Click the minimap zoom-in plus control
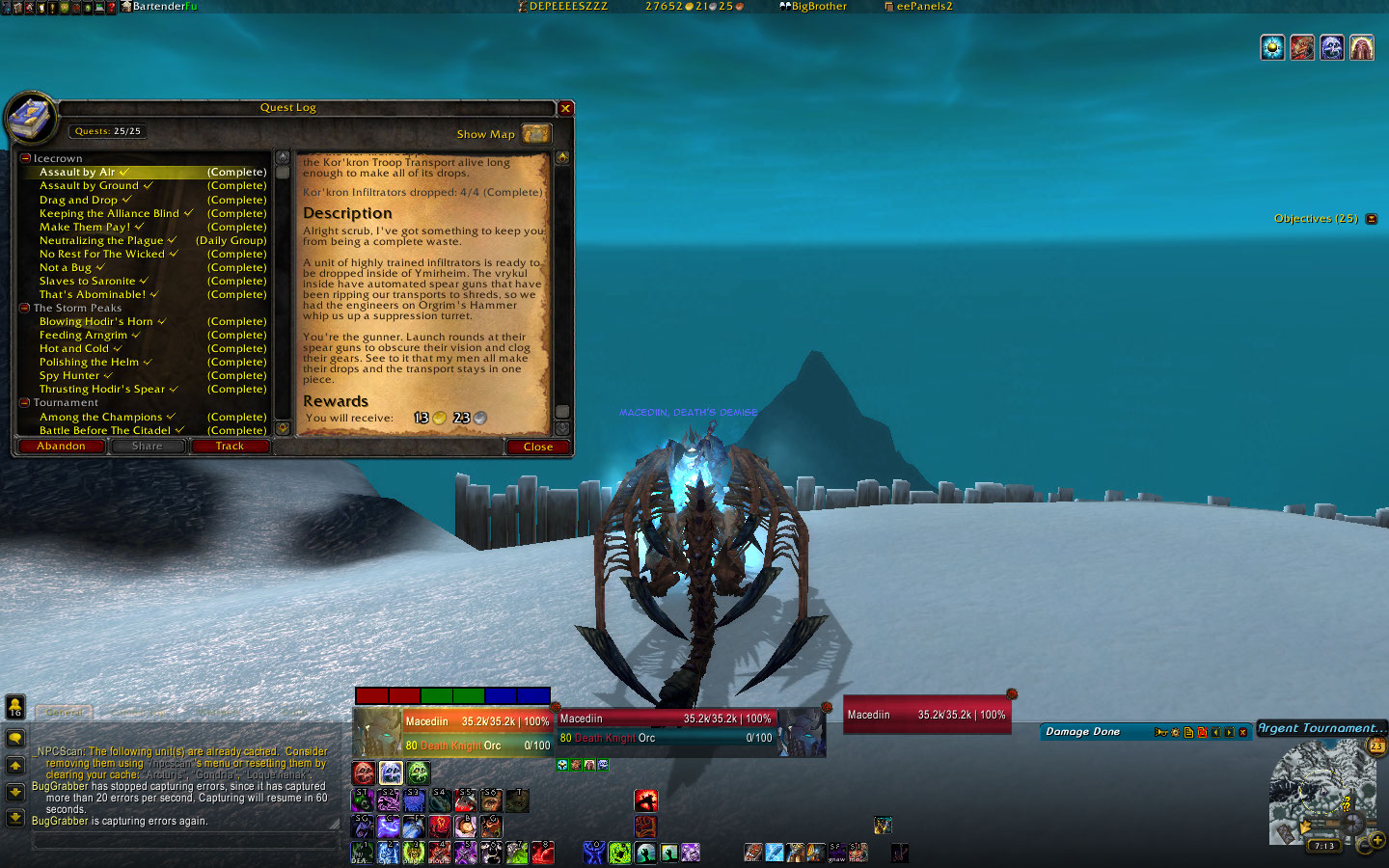The width and height of the screenshot is (1389, 868). (1377, 840)
